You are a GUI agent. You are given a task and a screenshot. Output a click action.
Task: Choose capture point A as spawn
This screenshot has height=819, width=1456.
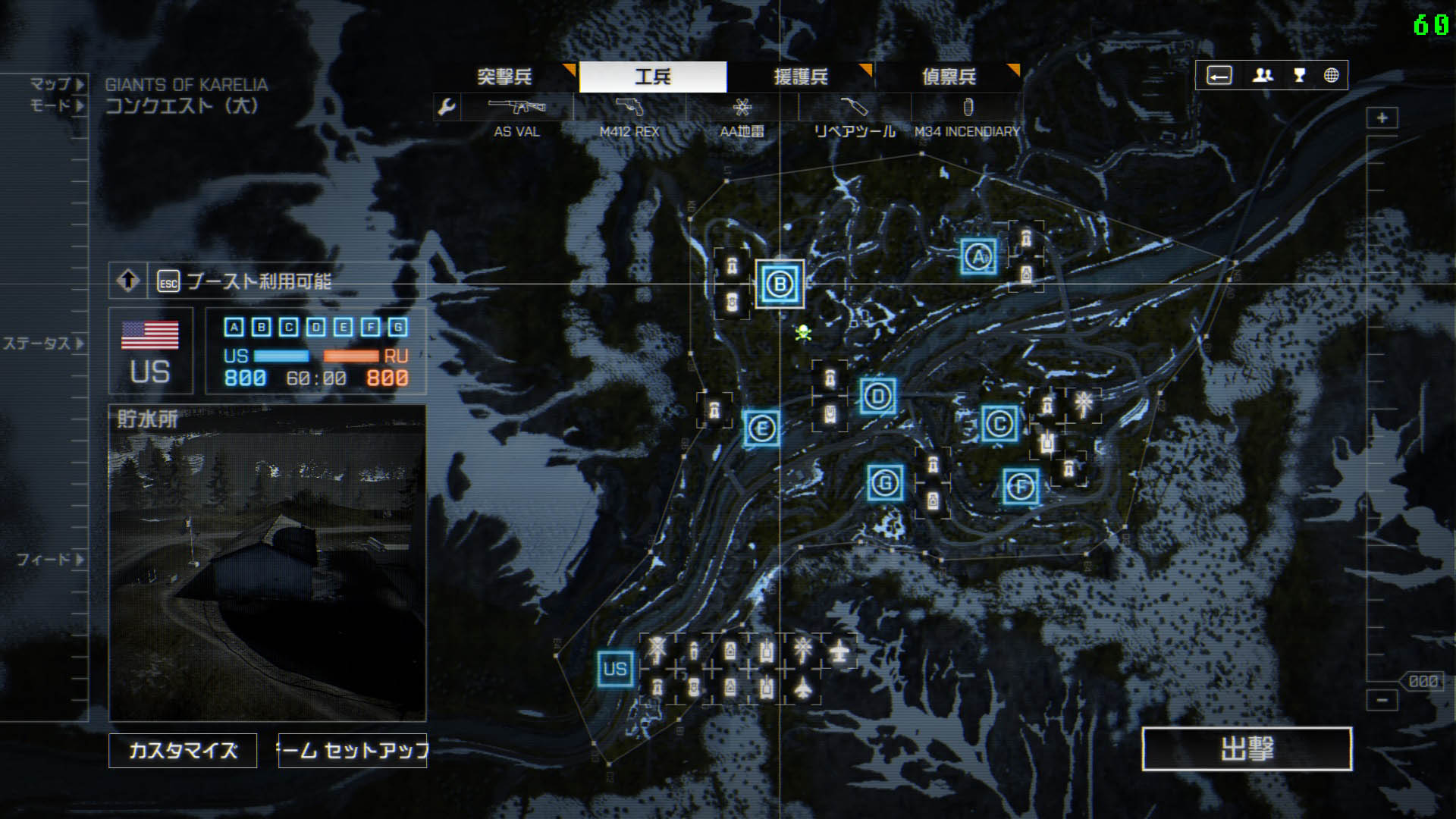(978, 257)
